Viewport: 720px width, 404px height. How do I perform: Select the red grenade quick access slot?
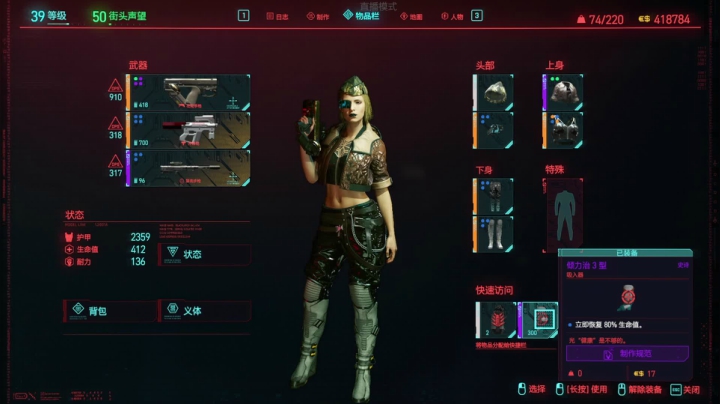coord(495,320)
